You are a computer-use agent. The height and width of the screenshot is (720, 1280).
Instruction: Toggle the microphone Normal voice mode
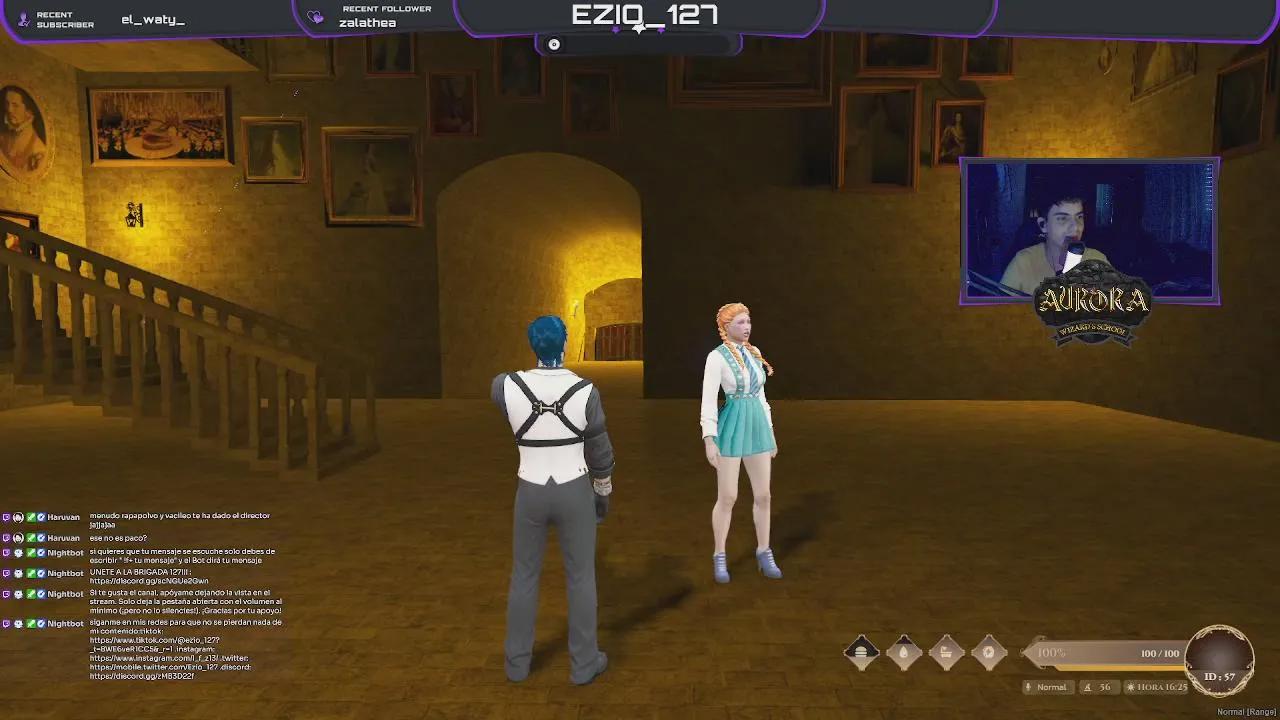[1046, 687]
